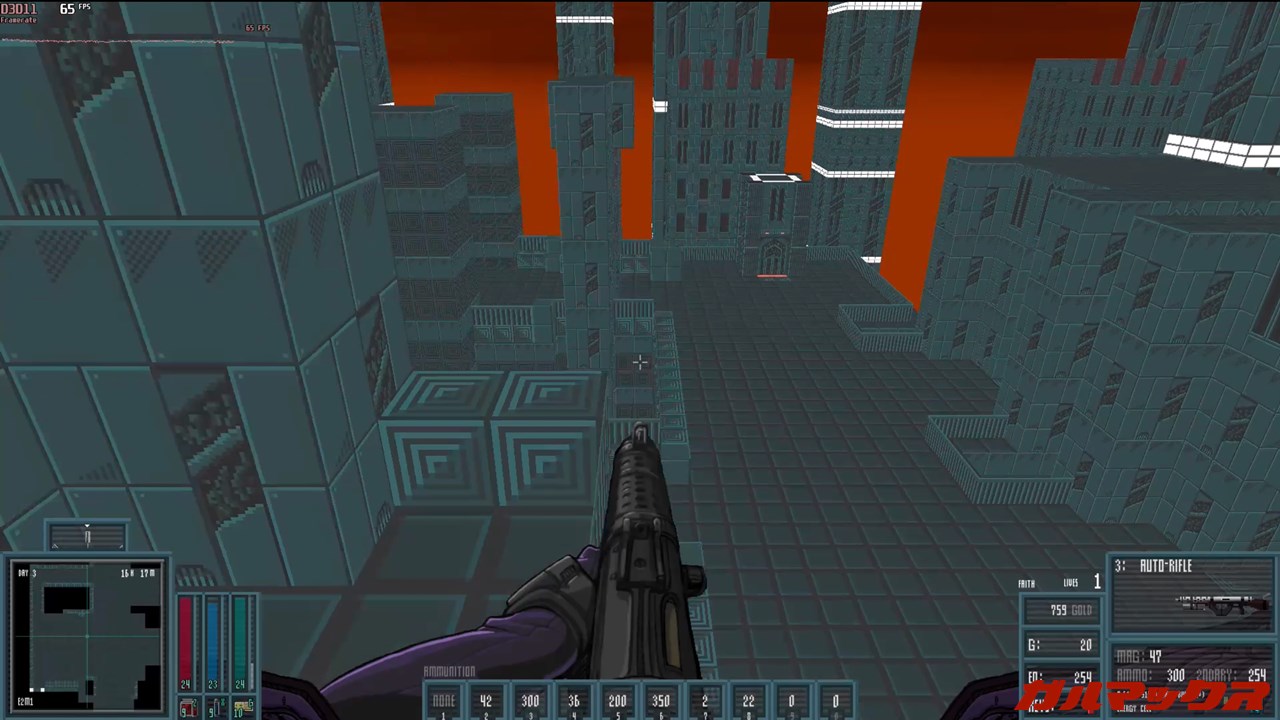Viewport: 1280px width, 720px height.
Task: Pick the ammunition slot showing 300
Action: 530,702
